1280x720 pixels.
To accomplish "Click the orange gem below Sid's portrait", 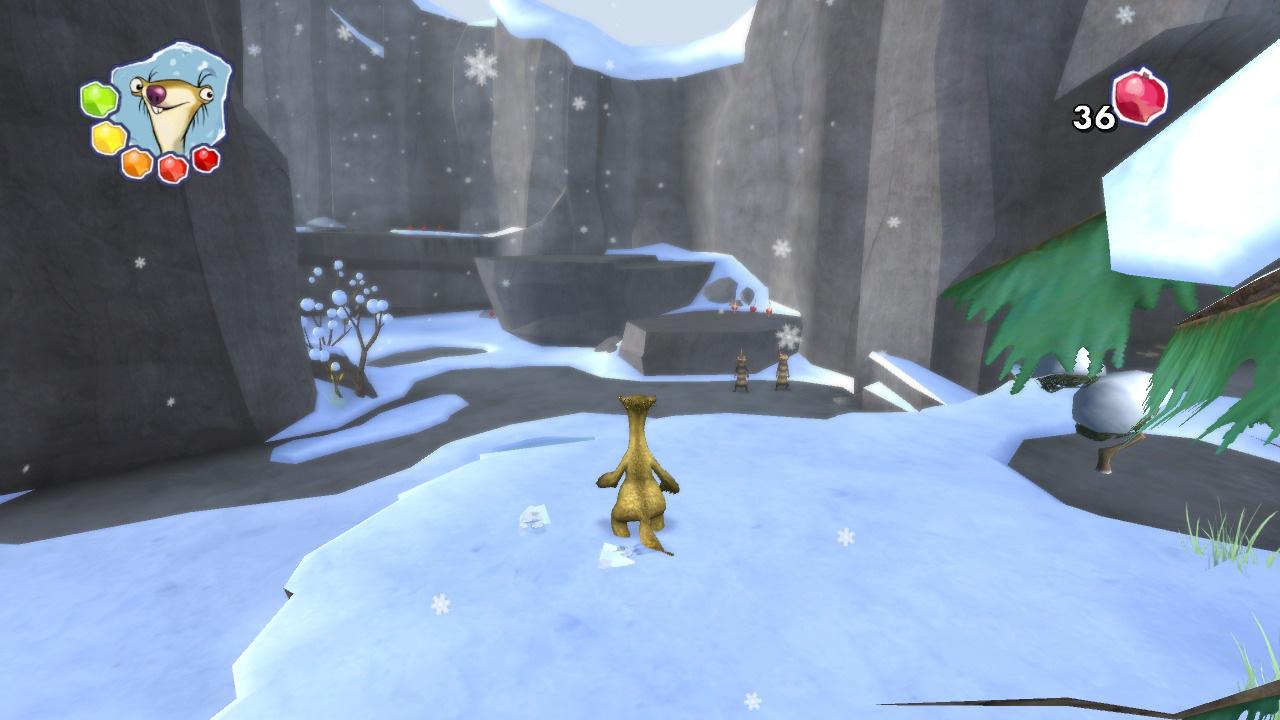I will 135,162.
